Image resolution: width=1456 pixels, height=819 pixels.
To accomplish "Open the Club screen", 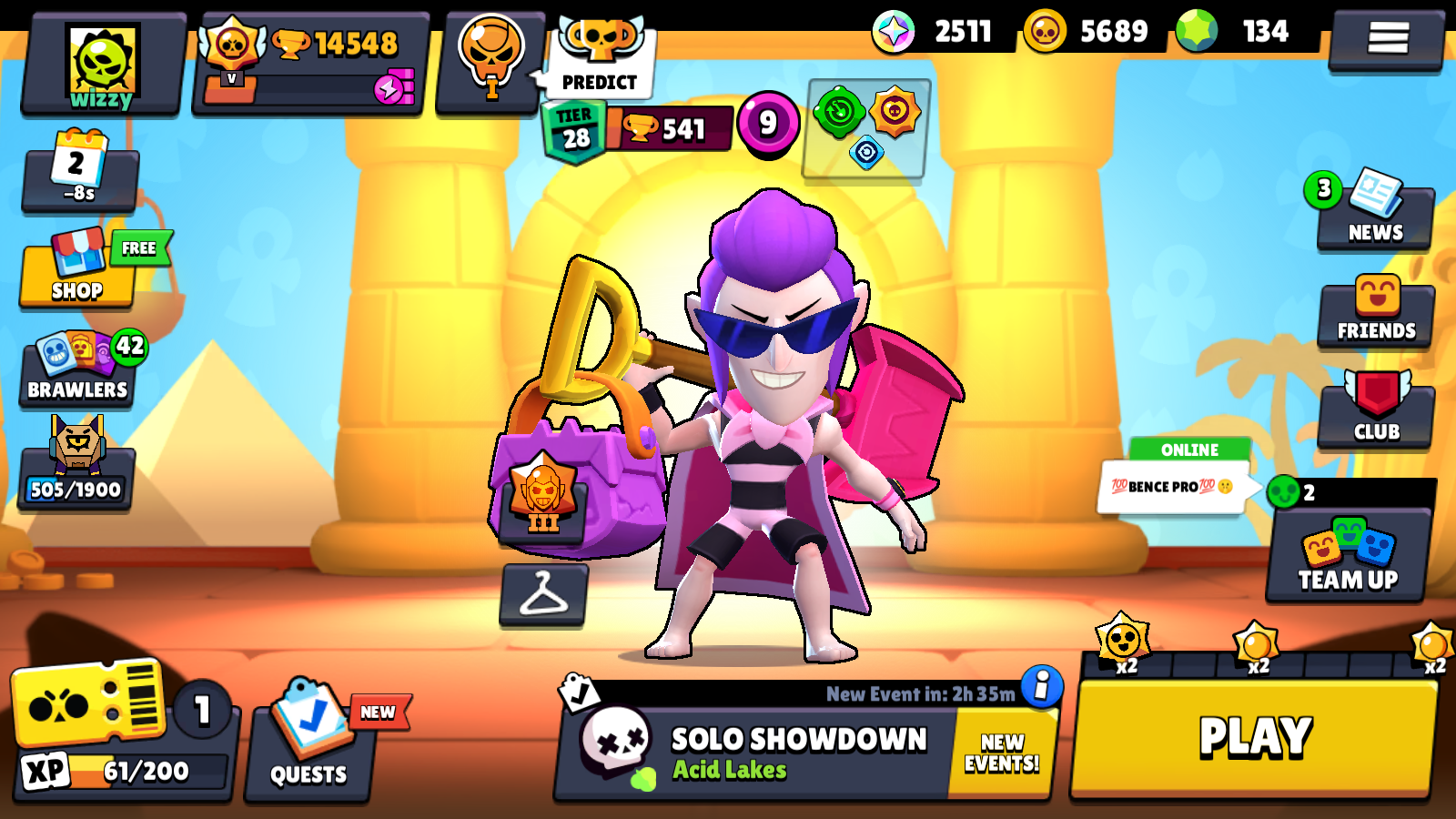I will tap(1375, 414).
